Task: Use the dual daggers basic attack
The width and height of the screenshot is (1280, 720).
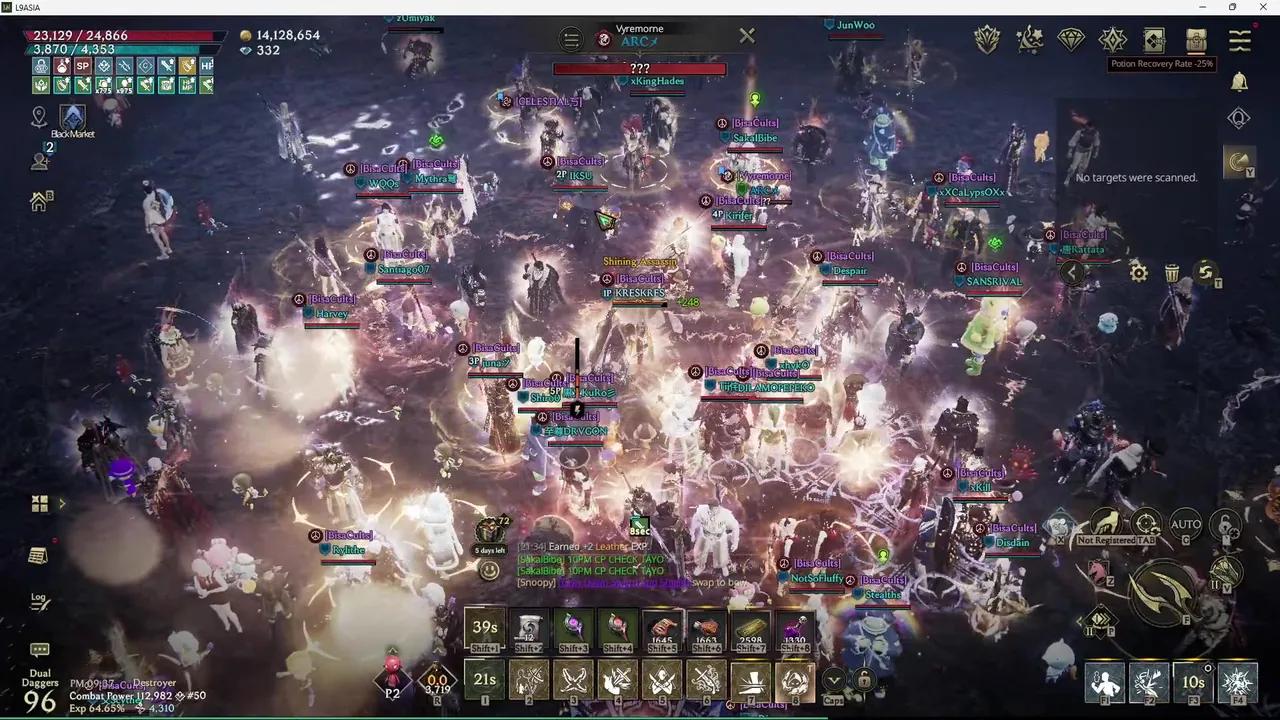Action: click(1163, 592)
